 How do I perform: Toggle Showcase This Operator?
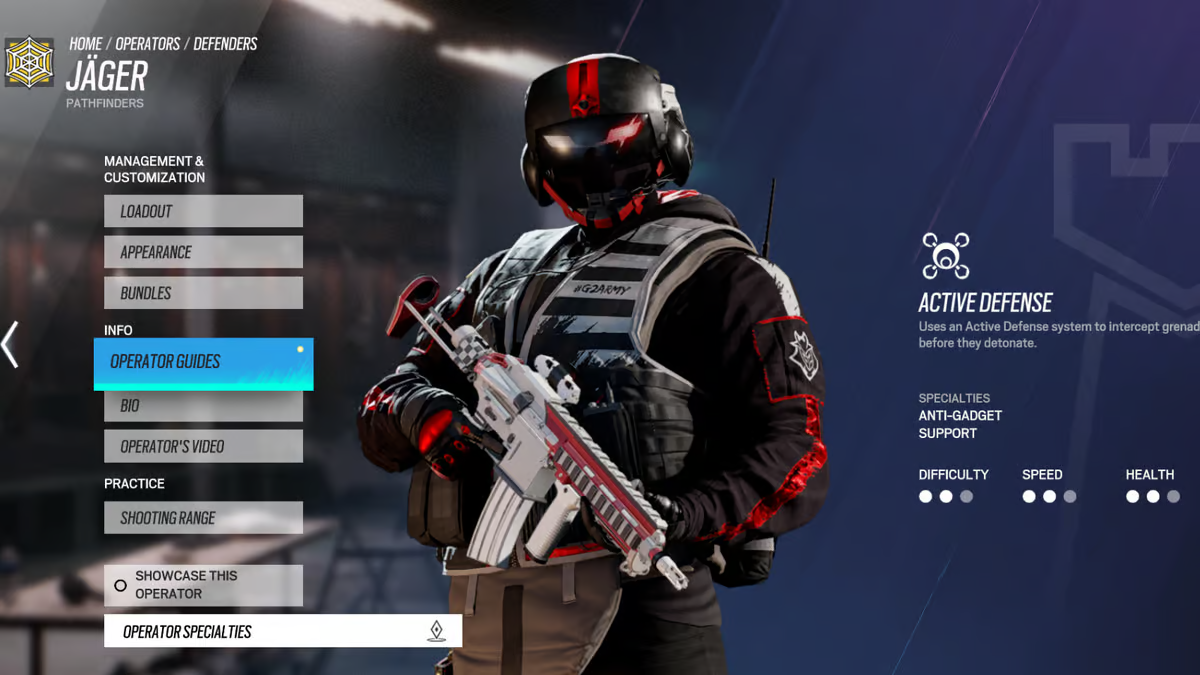[x=203, y=585]
